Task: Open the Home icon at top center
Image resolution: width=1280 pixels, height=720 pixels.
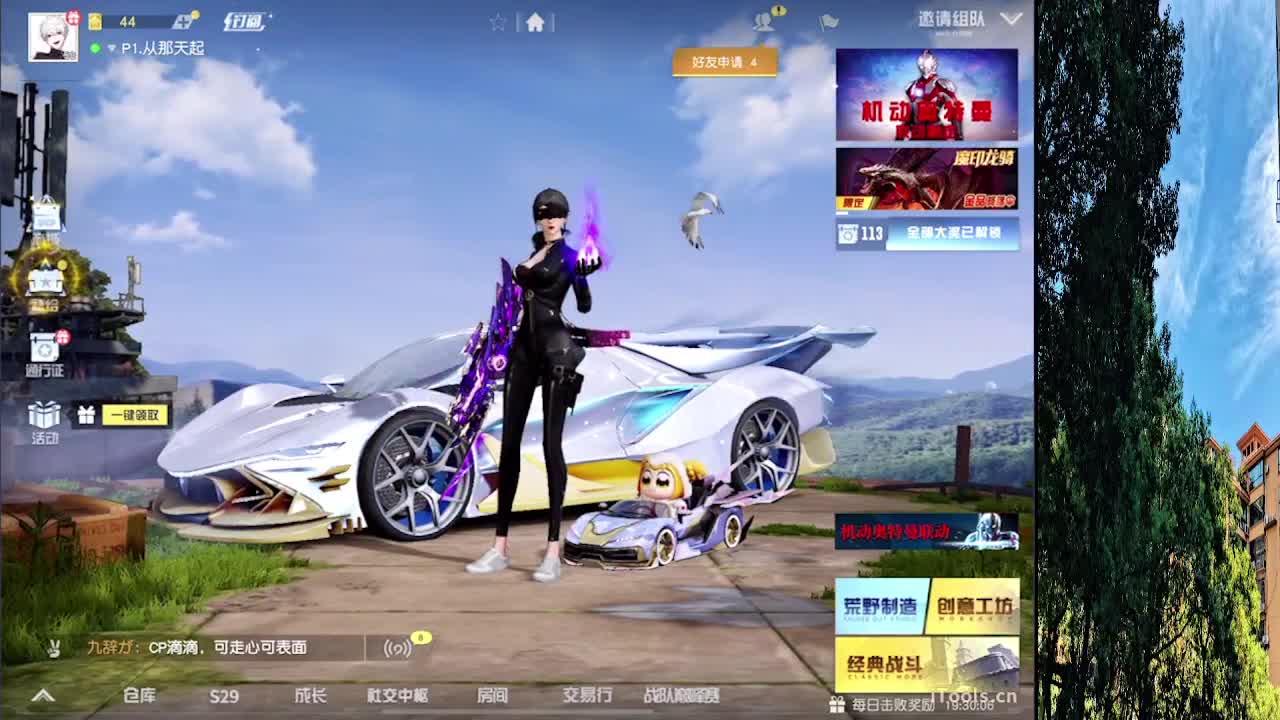Action: point(536,22)
